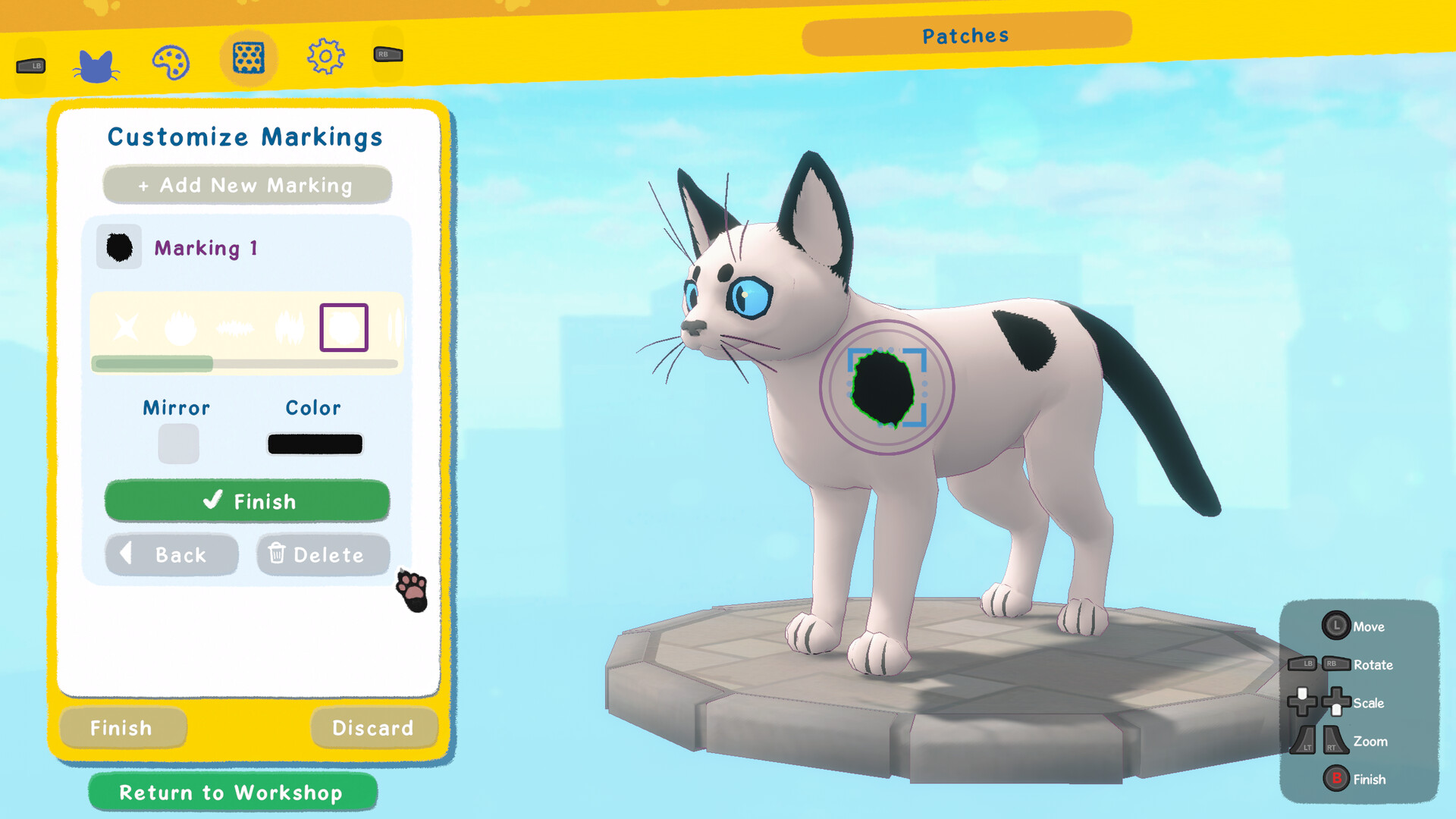This screenshot has height=819, width=1456.
Task: Select the spotted pattern markings tab
Action: point(249,58)
